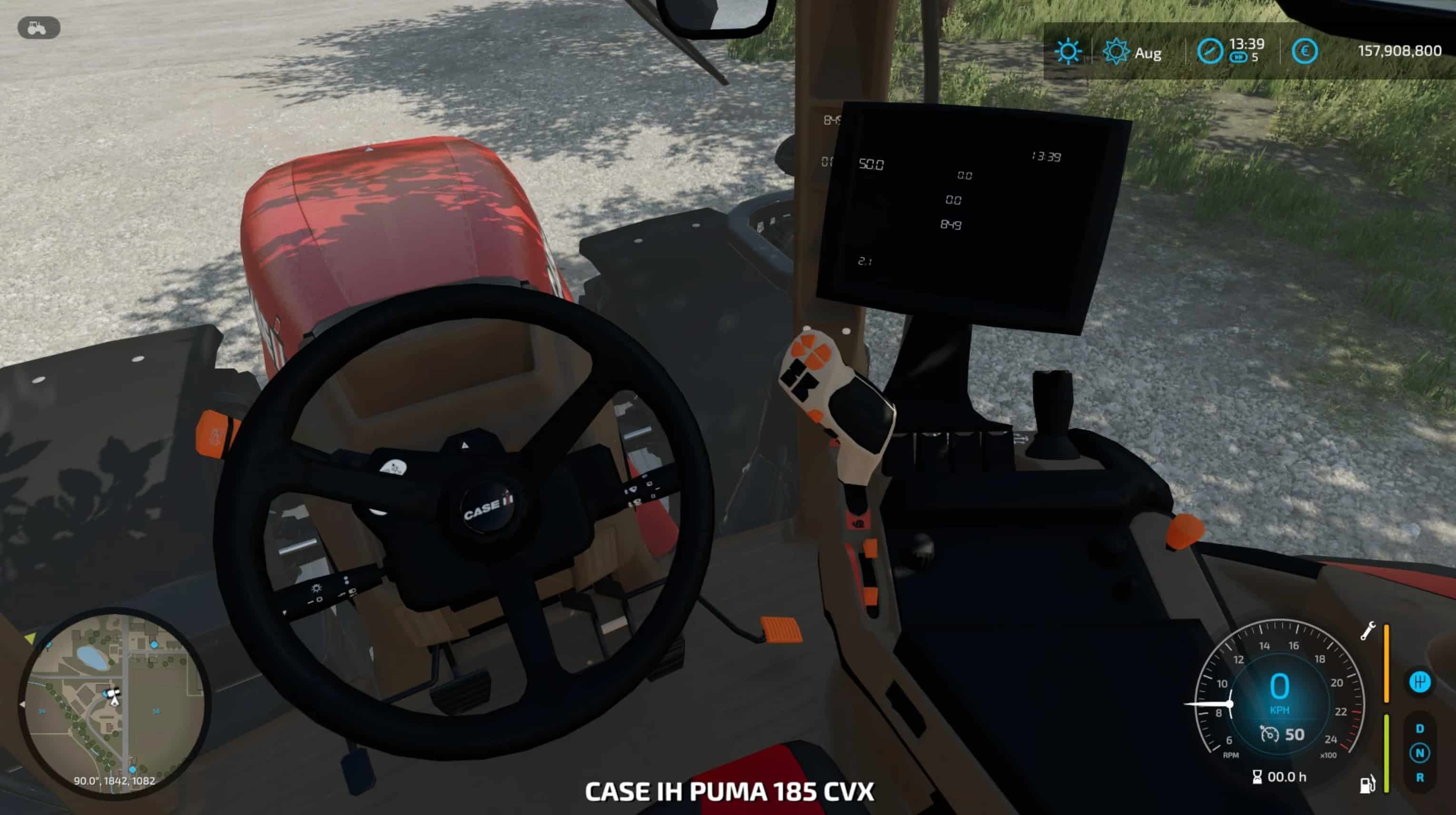
Task: Select the clock time icon
Action: click(1210, 51)
